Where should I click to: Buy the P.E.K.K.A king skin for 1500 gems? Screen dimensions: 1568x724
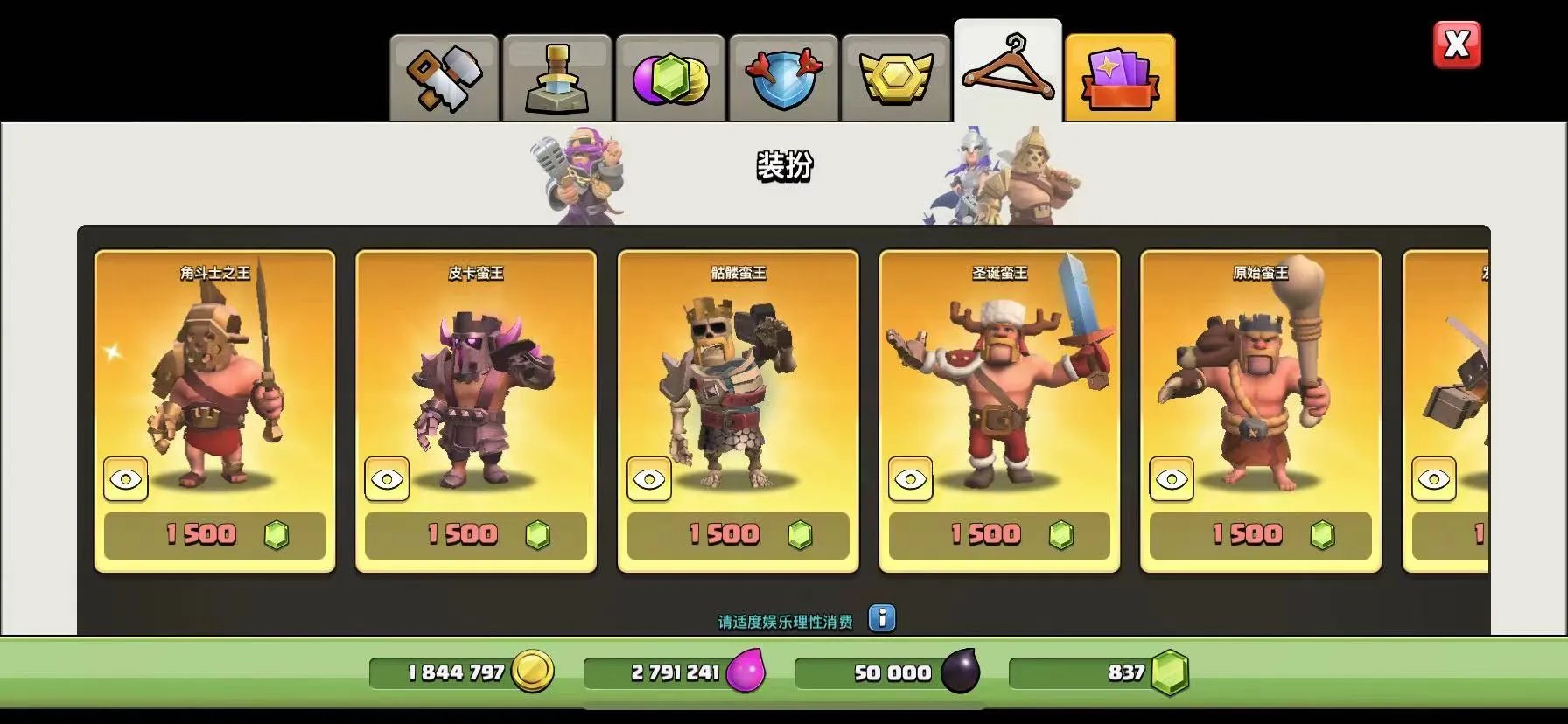click(476, 534)
